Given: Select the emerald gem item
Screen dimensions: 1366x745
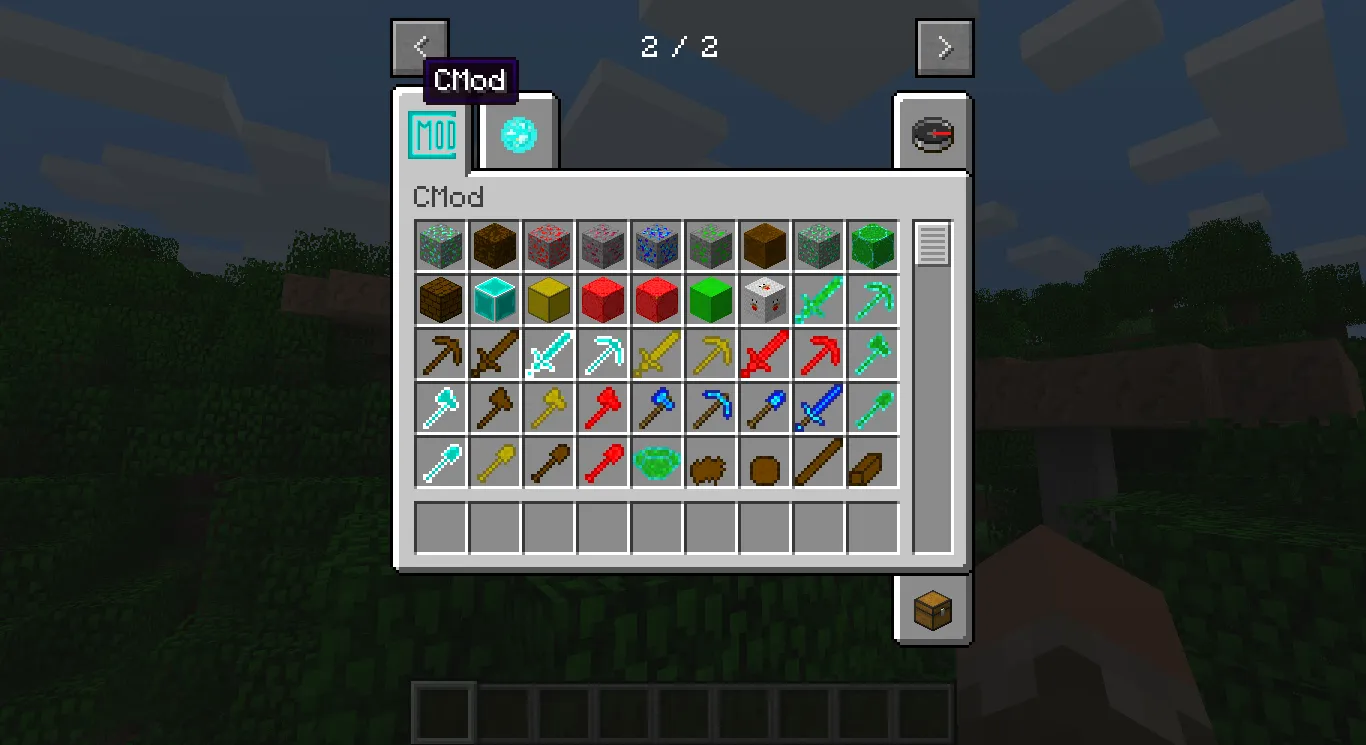Looking at the screenshot, I should click(656, 461).
